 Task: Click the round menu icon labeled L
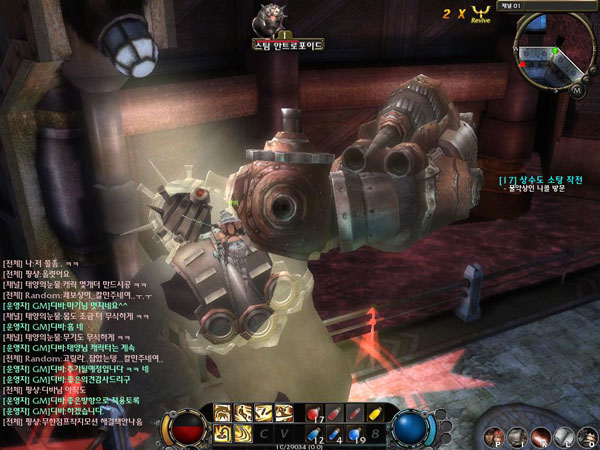564,435
